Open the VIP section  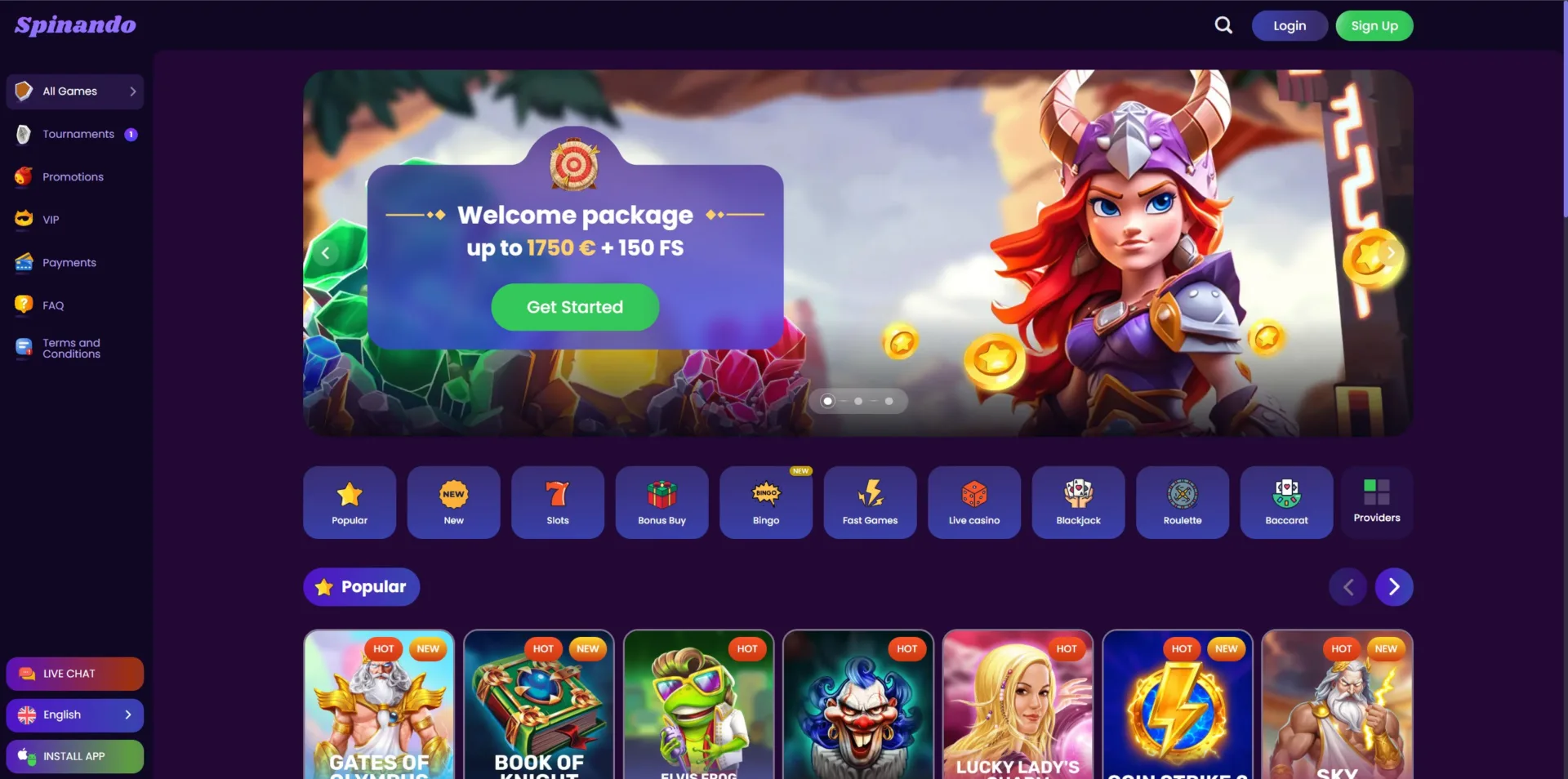(51, 220)
